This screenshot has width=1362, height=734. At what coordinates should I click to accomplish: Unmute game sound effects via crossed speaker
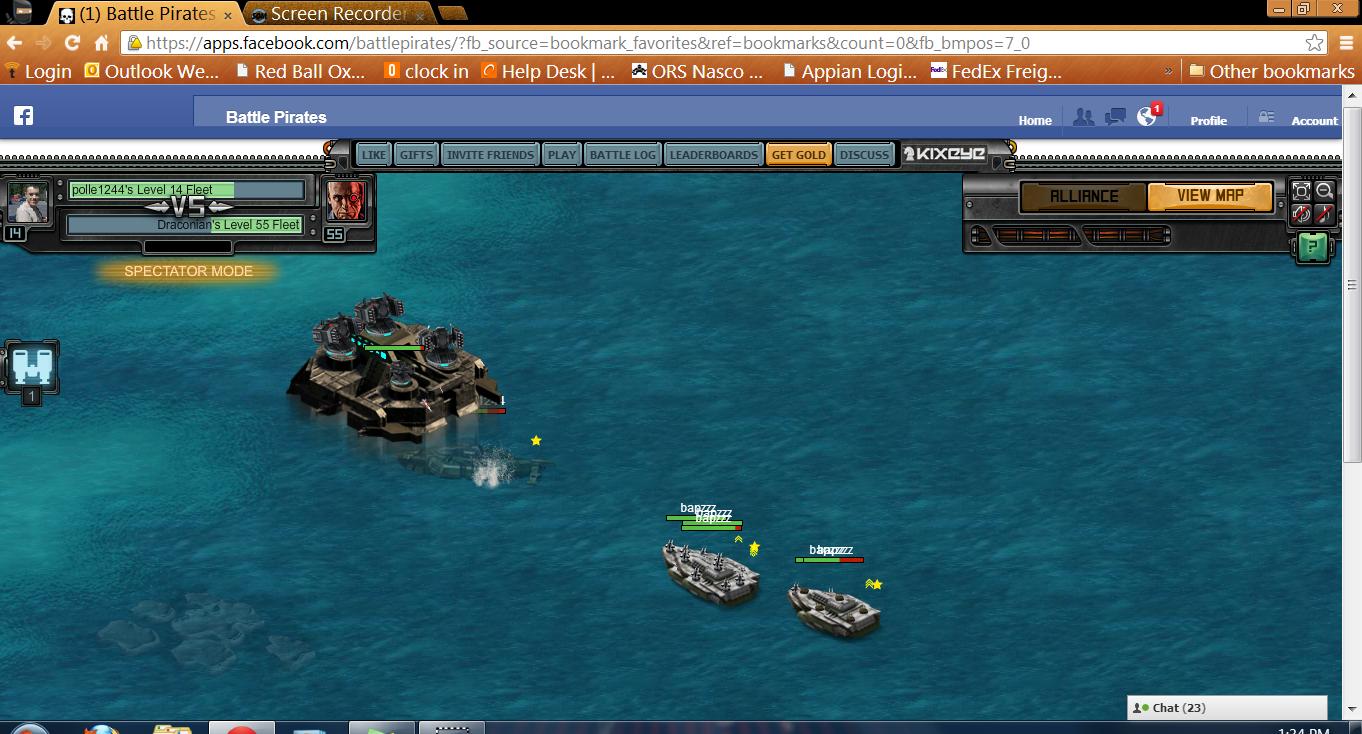pos(1302,215)
